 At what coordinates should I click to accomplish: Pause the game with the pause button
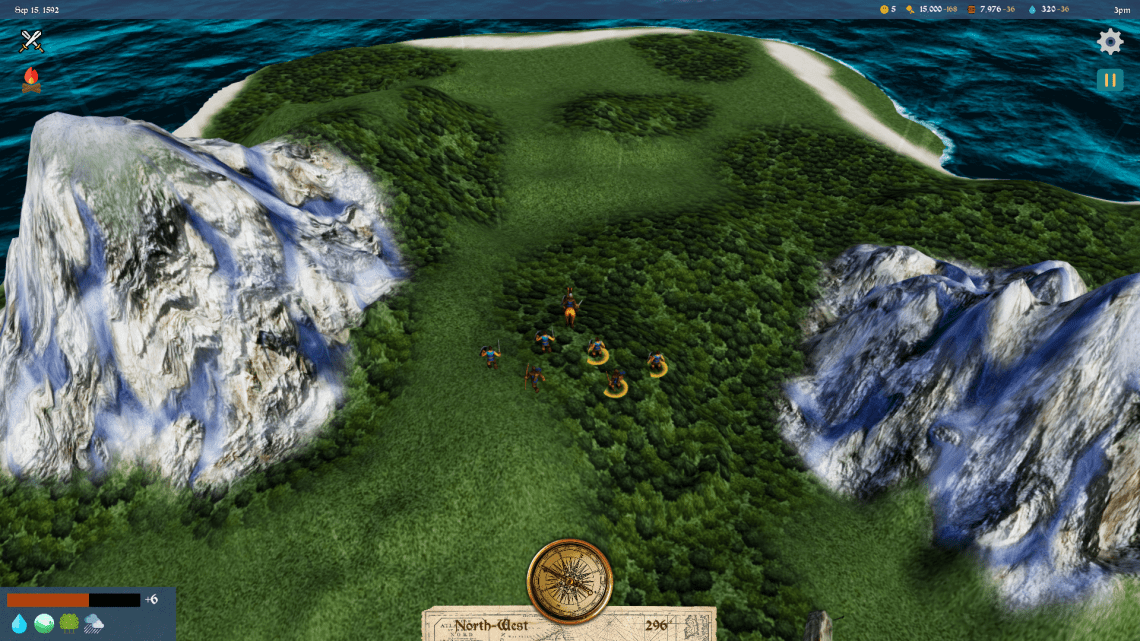(x=1110, y=80)
